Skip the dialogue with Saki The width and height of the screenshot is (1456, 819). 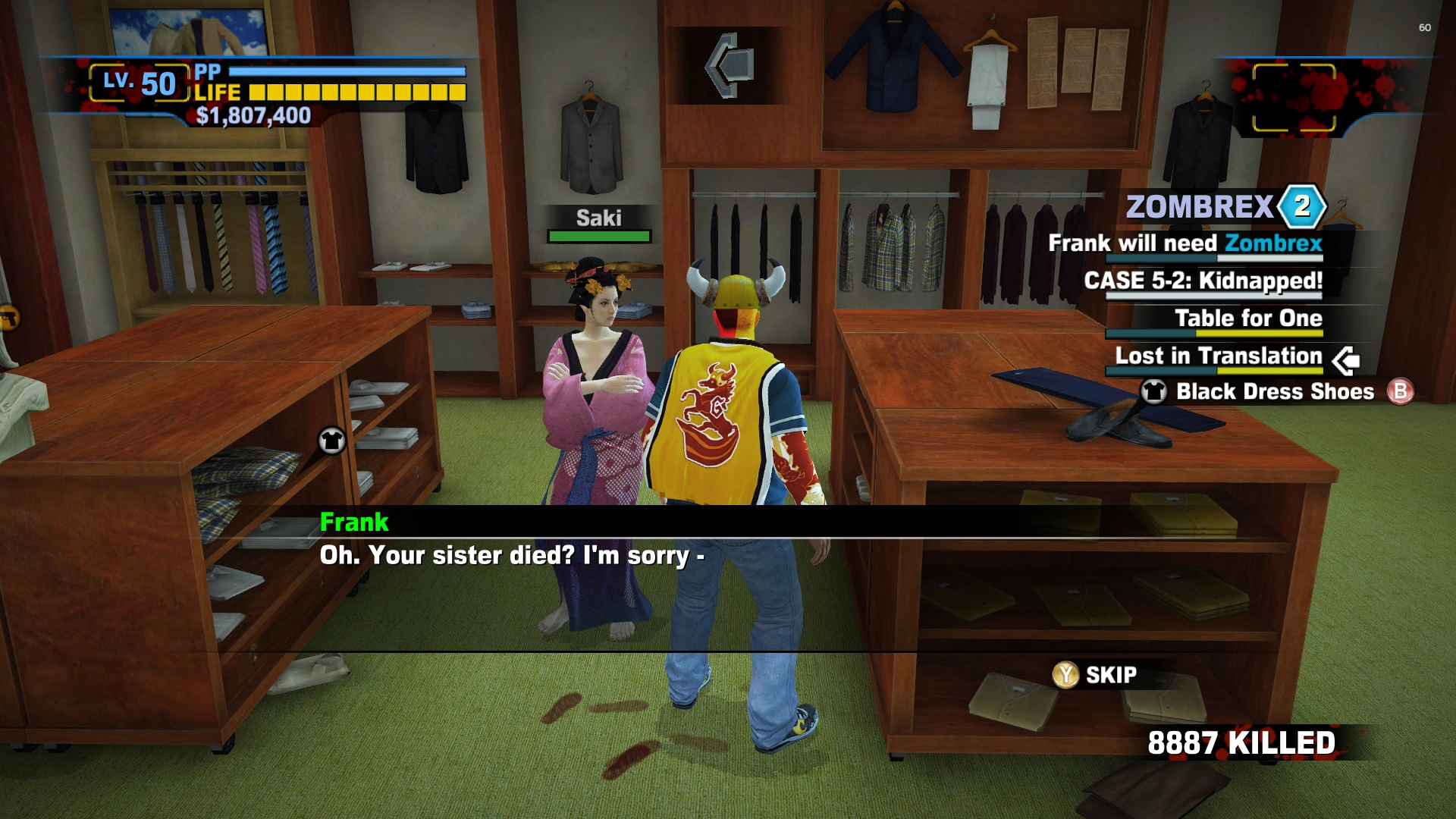(x=1095, y=674)
